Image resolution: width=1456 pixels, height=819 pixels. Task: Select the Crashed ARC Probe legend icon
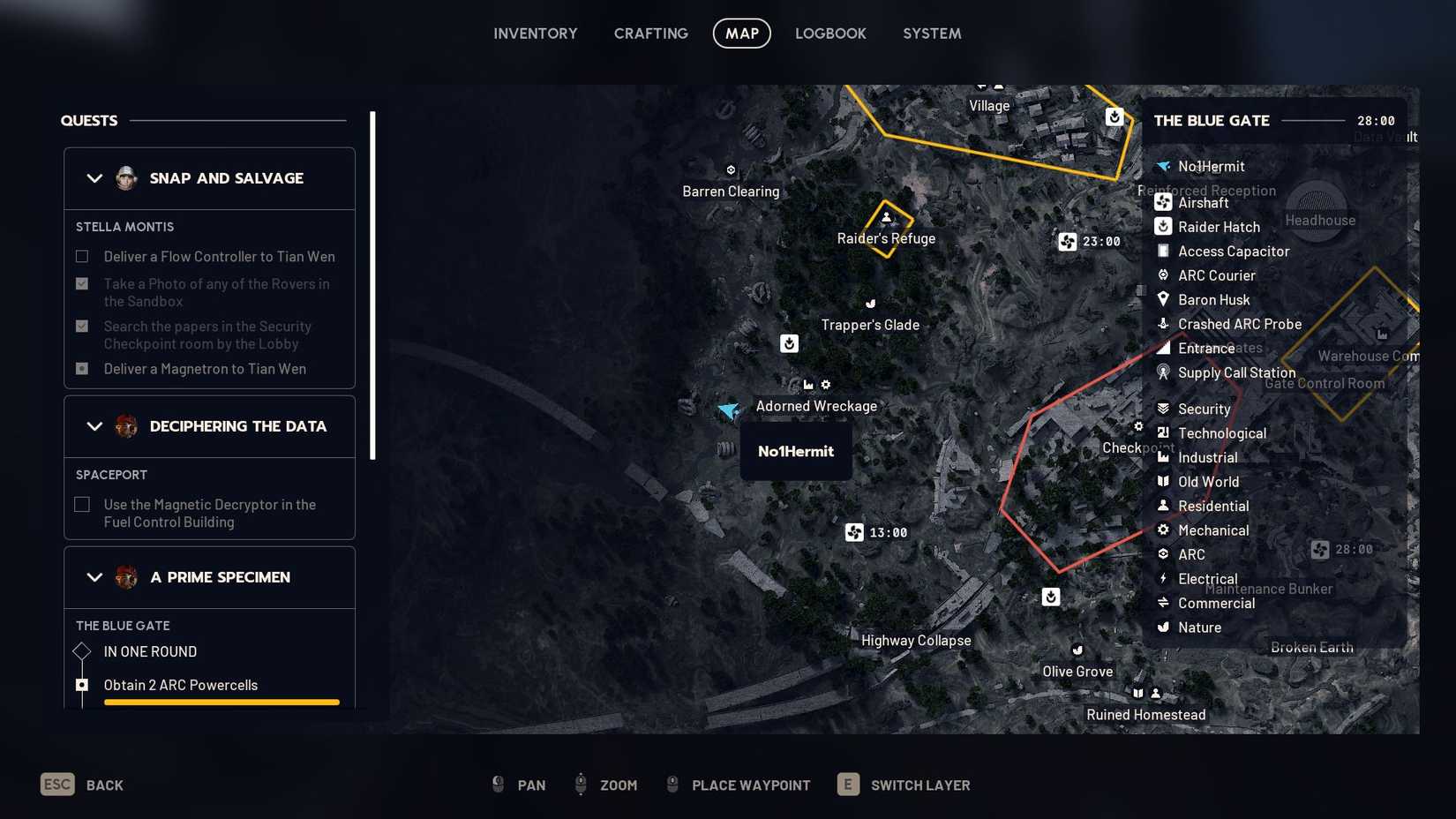click(1161, 324)
